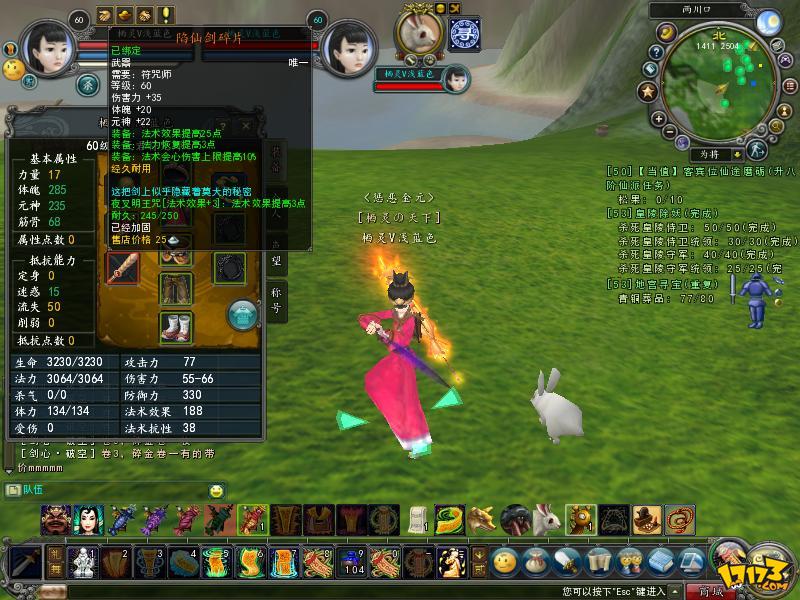Select the white rabbit pet portrait
The image size is (800, 600).
[x=419, y=33]
